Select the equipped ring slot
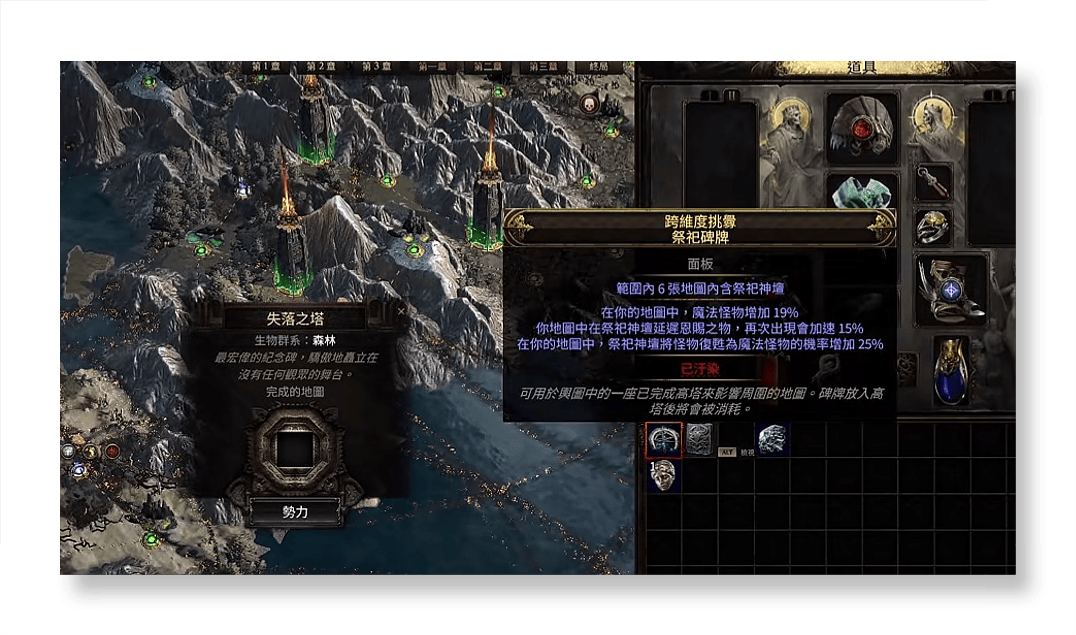 pos(933,227)
